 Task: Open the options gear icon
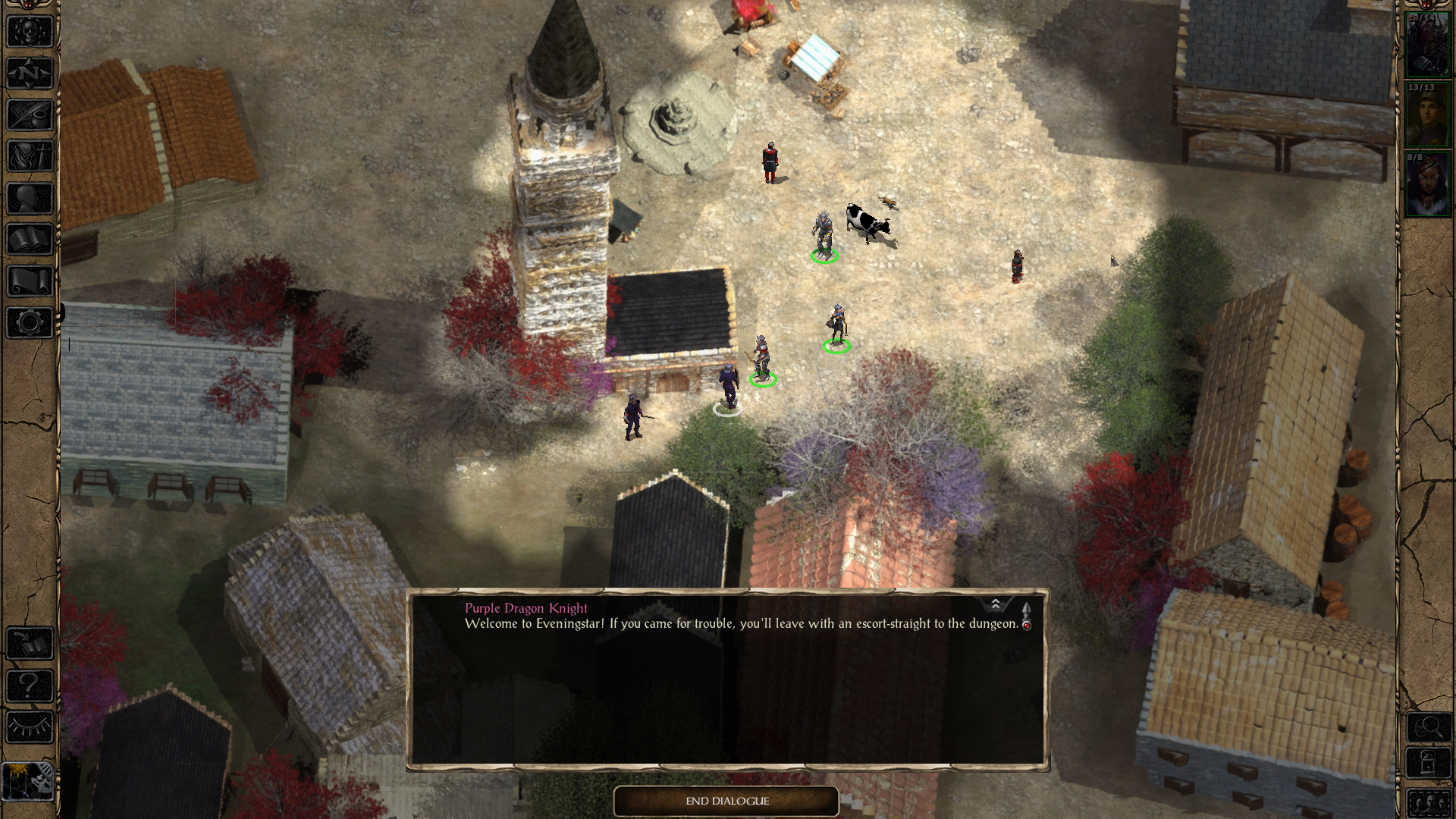(x=30, y=323)
